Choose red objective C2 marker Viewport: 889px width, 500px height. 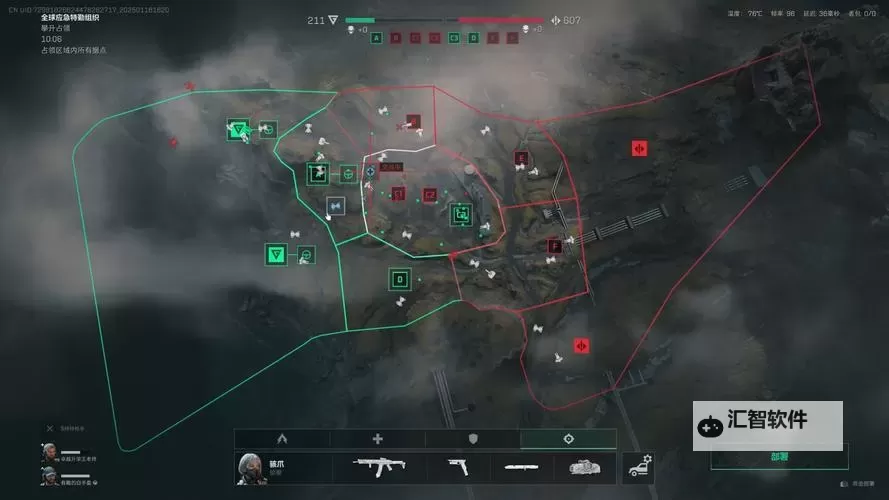pos(430,195)
